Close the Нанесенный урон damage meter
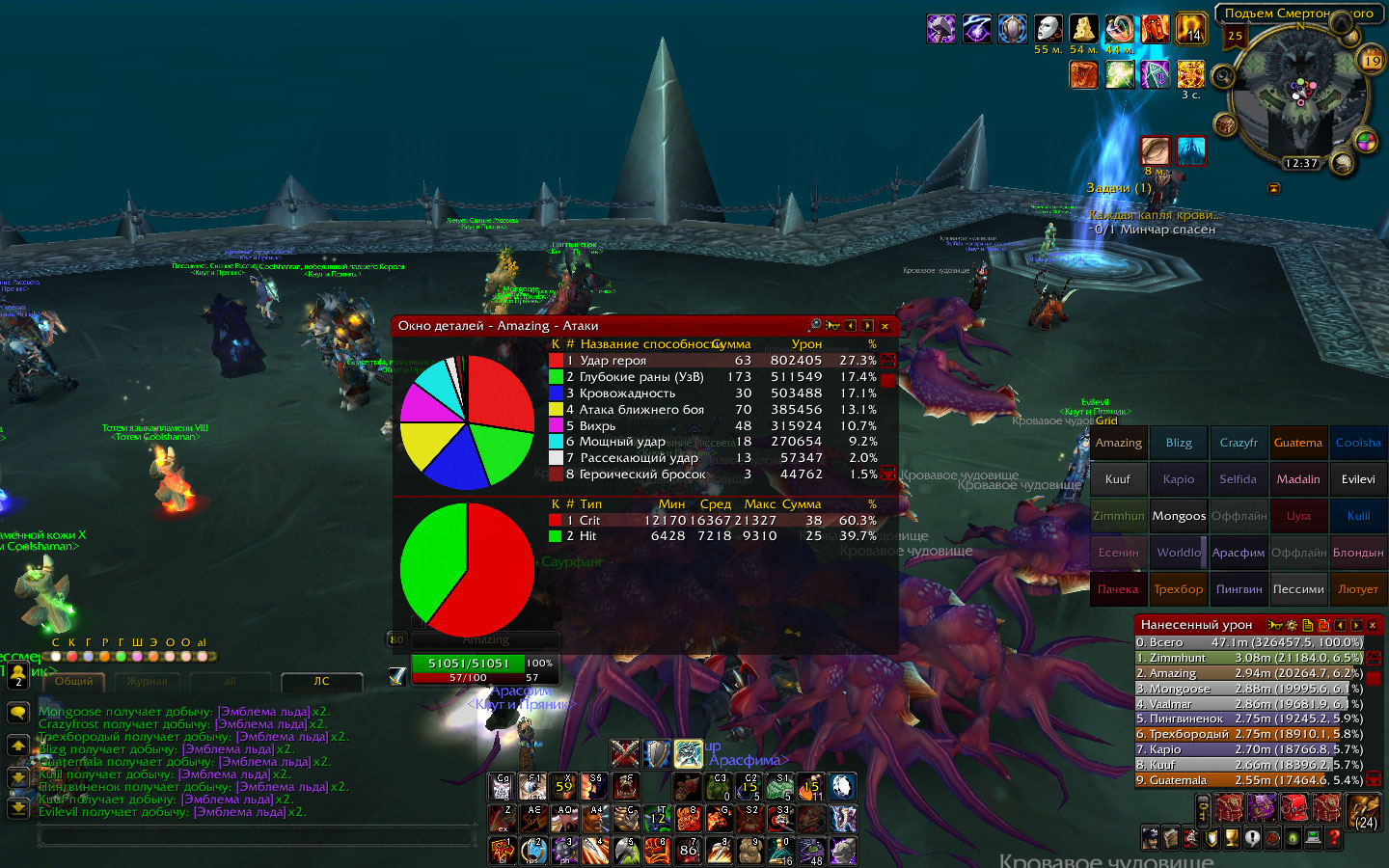The height and width of the screenshot is (868, 1389). coord(1373,625)
